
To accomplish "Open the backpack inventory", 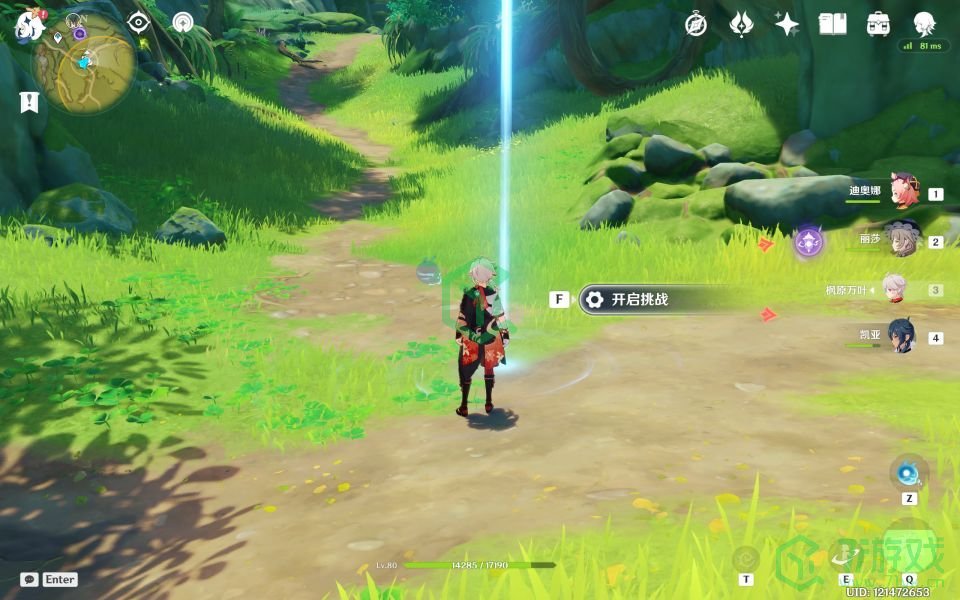I will point(879,24).
